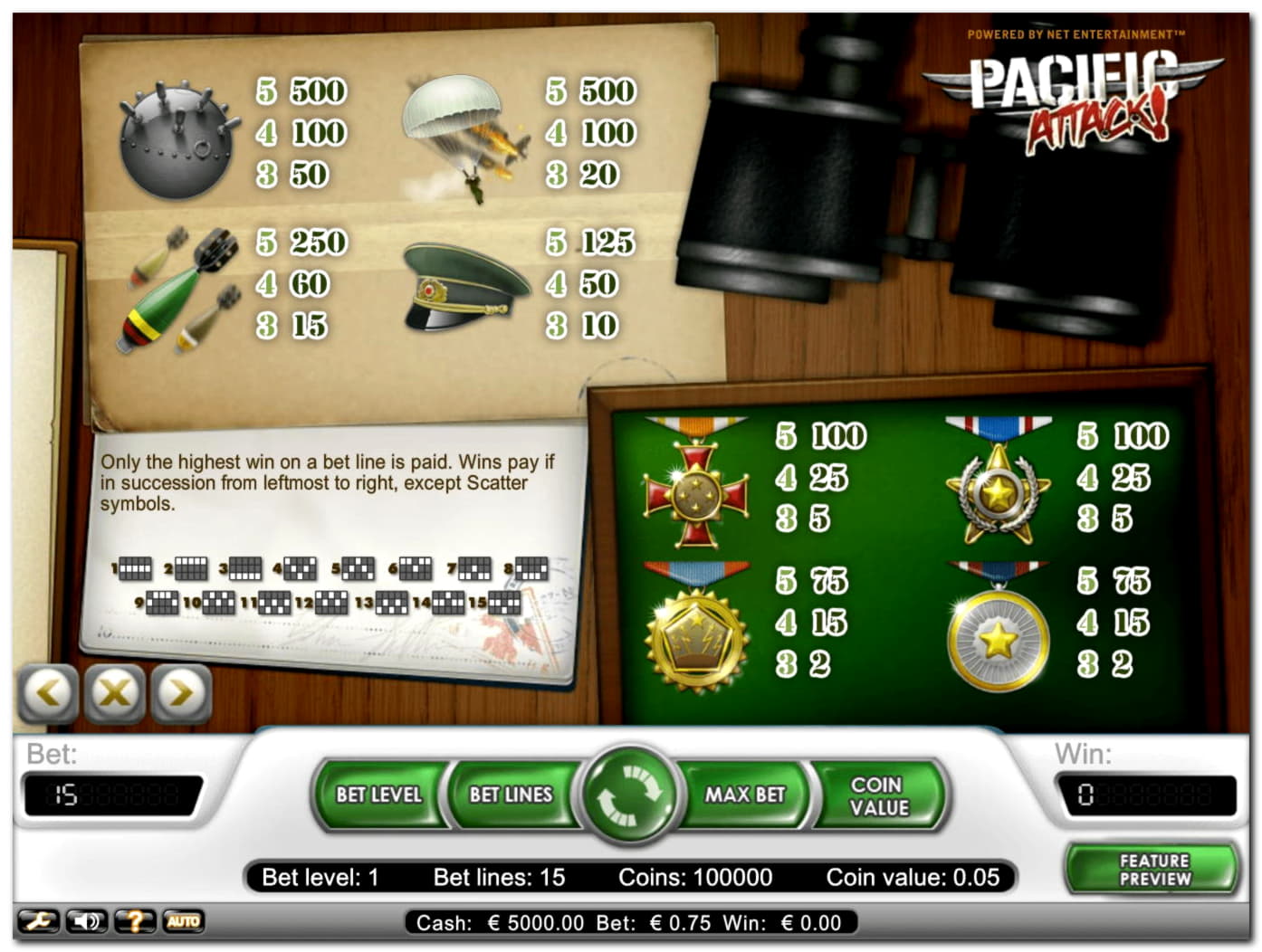This screenshot has width=1262, height=952.
Task: Spin the reels with the circular arrows button
Action: click(x=630, y=795)
